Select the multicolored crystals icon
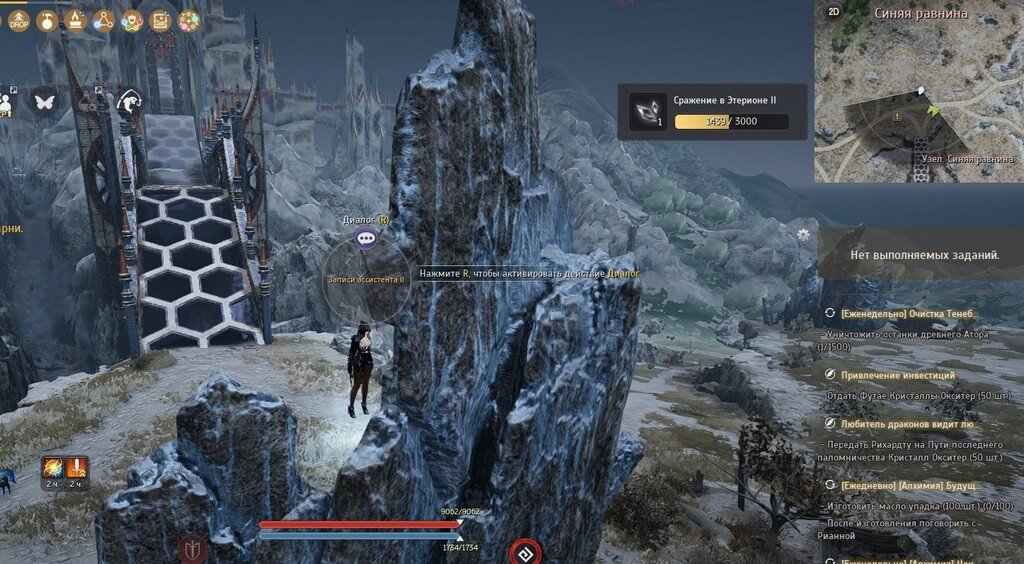Image resolution: width=1024 pixels, height=564 pixels. pyautogui.click(x=188, y=20)
